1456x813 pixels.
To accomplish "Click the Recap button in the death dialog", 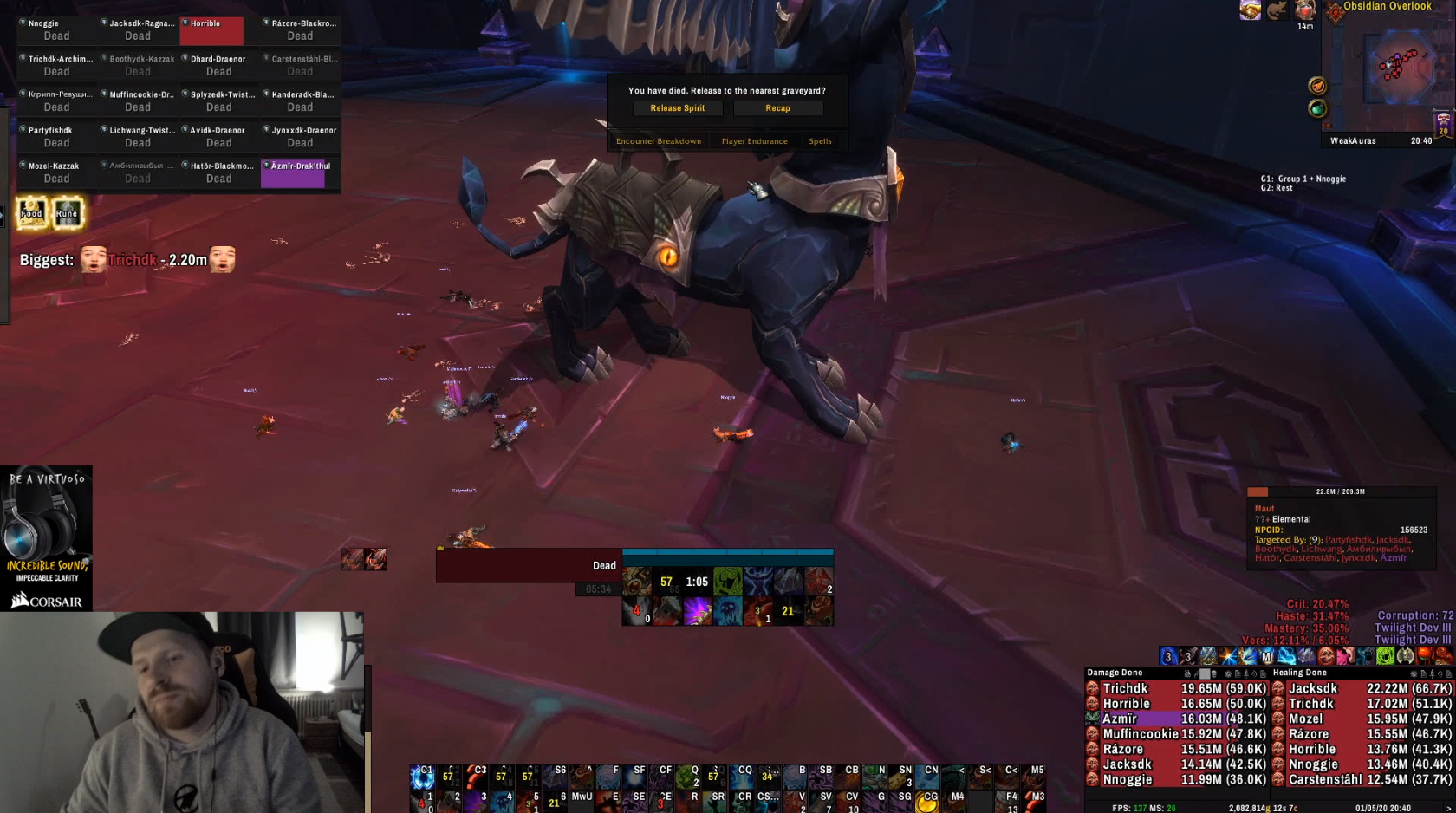I will [777, 108].
